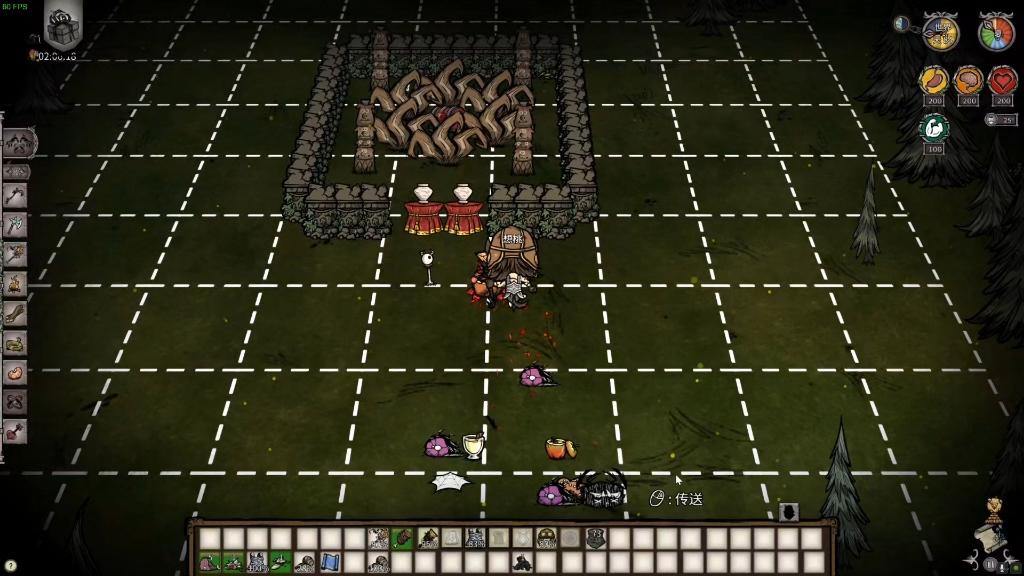Choose the seed pouch crafting recipe

(x=15, y=373)
